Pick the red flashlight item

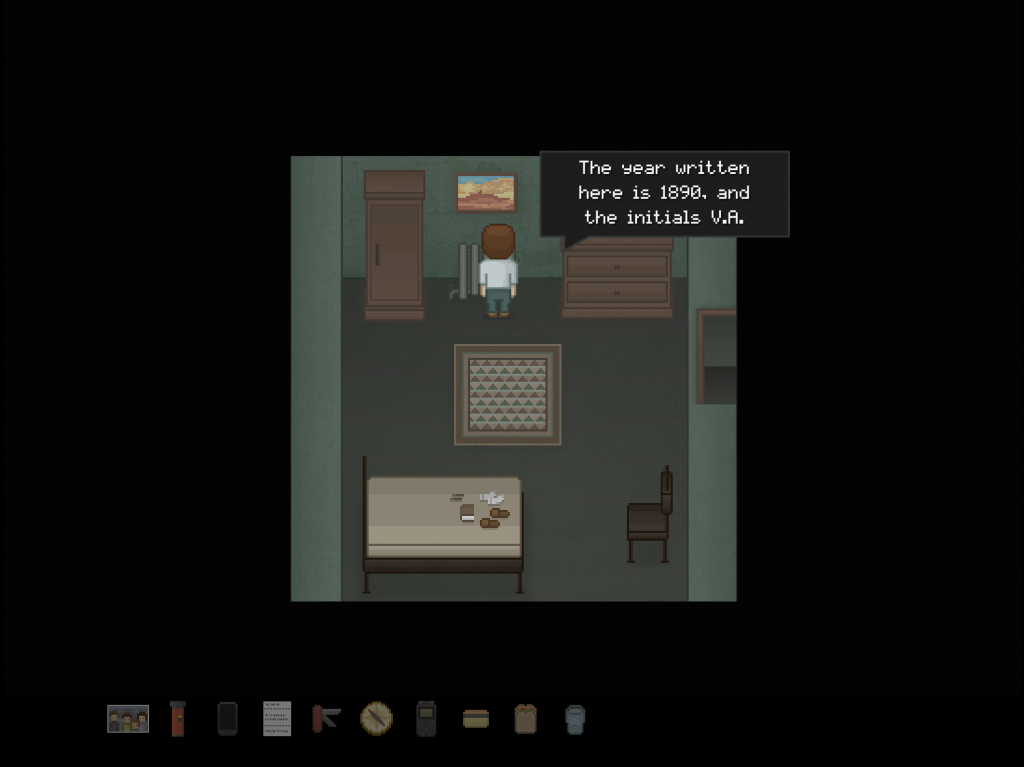[178, 718]
